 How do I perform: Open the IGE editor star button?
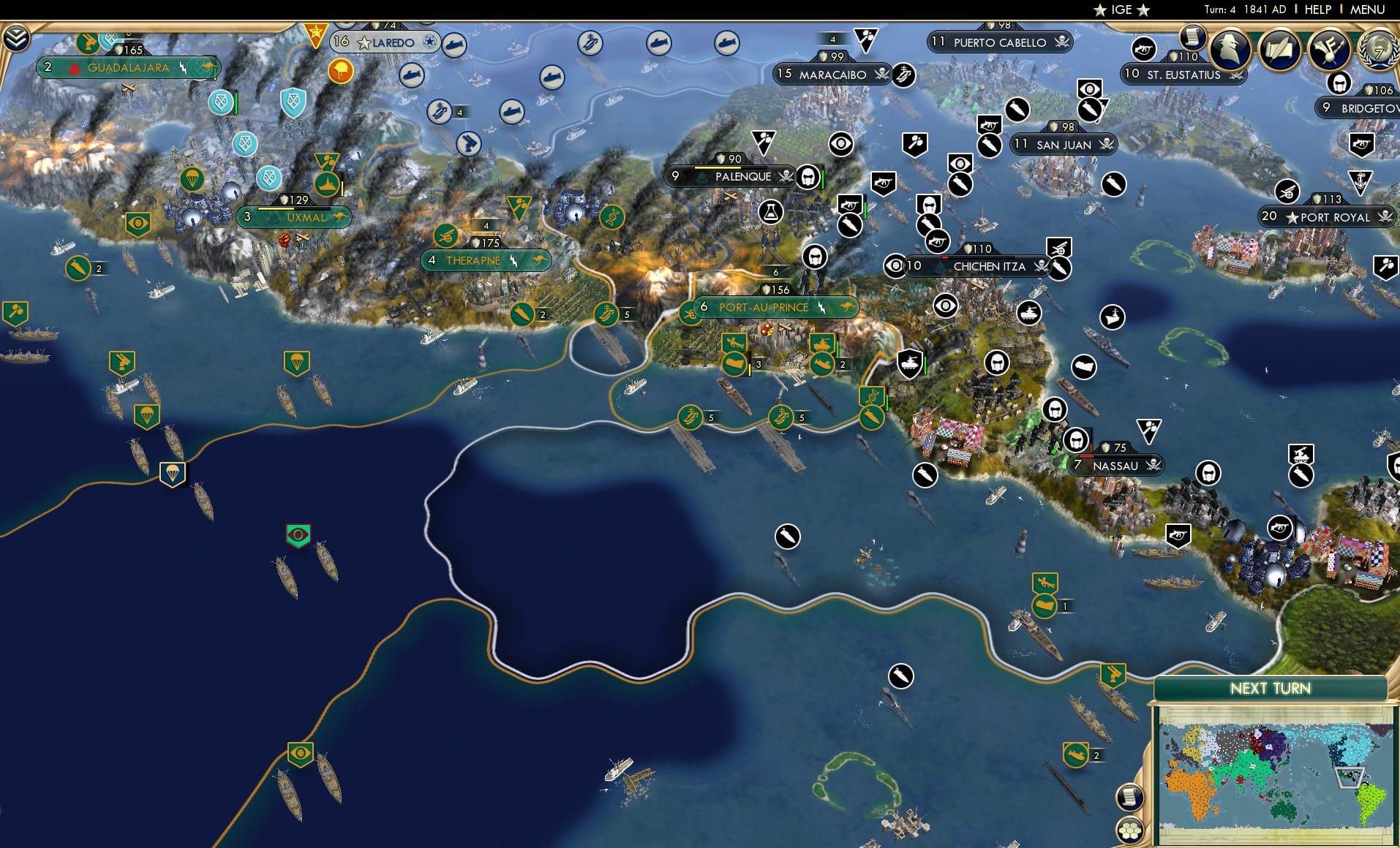click(x=1120, y=10)
